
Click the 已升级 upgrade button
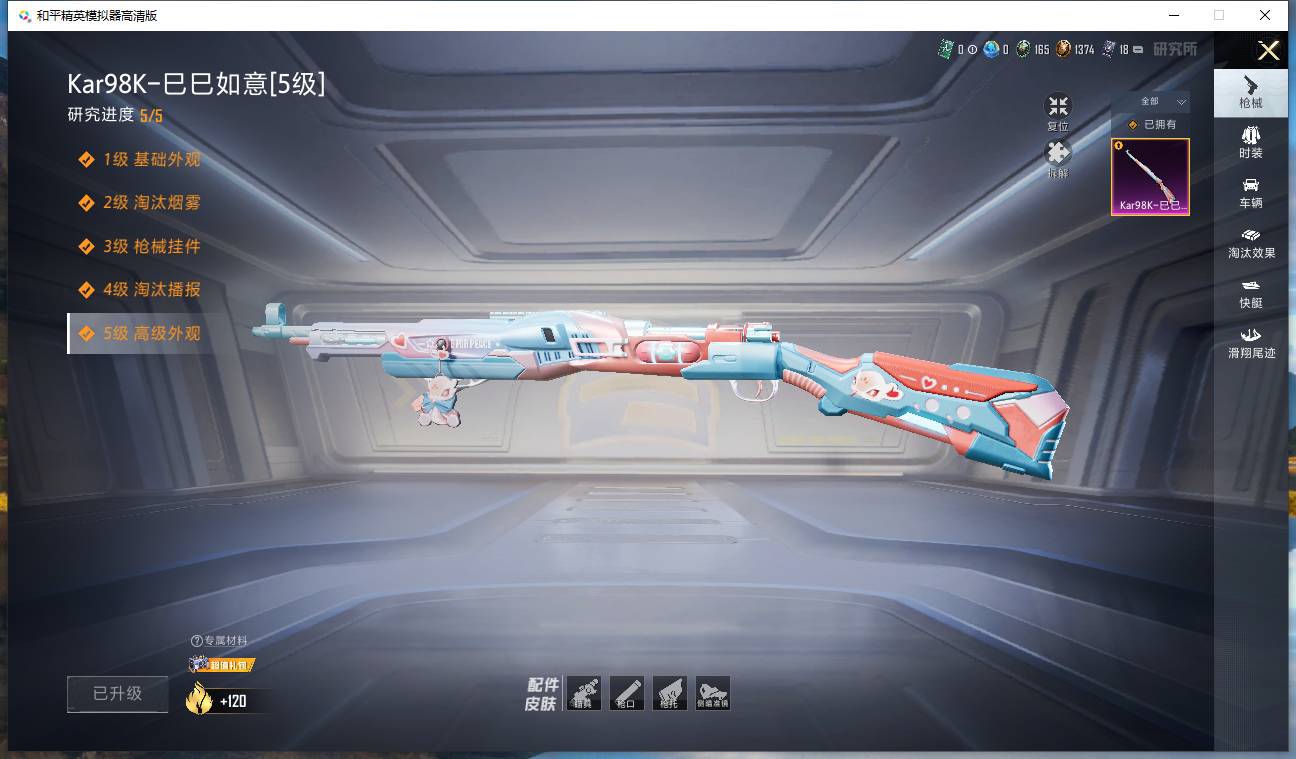click(118, 694)
